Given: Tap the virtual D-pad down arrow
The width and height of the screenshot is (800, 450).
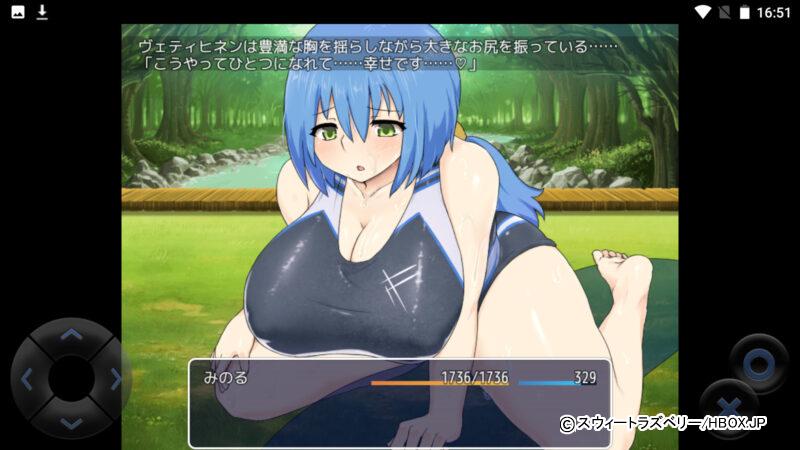Looking at the screenshot, I should coord(70,422).
